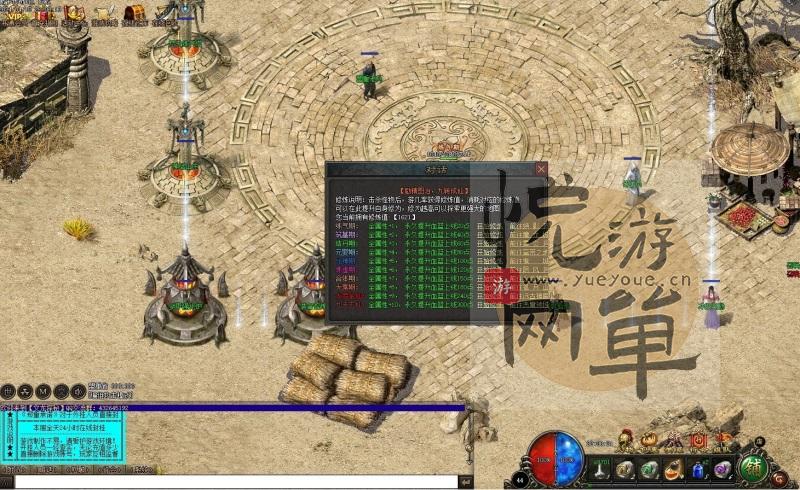Select the purple swirl stone slot
Viewport: 800px width, 490px height.
tap(722, 469)
